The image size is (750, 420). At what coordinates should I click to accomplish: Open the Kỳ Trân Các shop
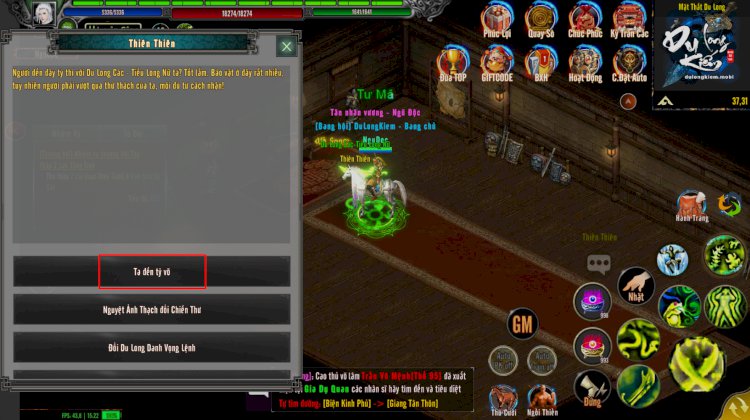point(629,19)
